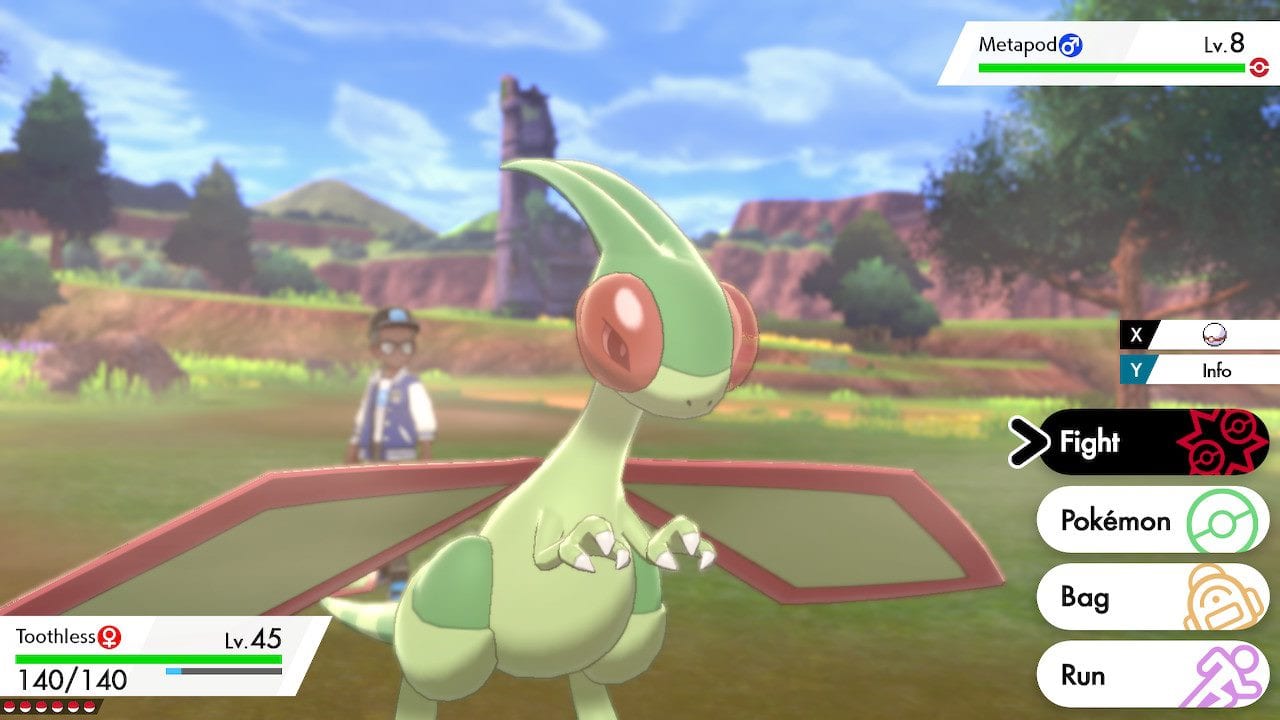This screenshot has height=720, width=1280.
Task: Click the Poke Ball icon beside Metapod's level
Action: coord(1259,66)
